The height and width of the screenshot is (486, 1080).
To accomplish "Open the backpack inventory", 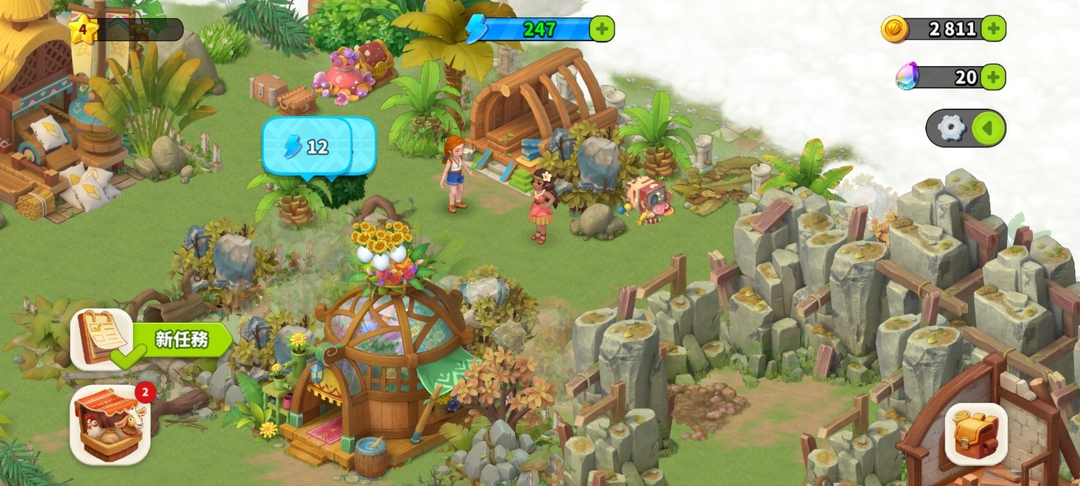I will tap(976, 434).
